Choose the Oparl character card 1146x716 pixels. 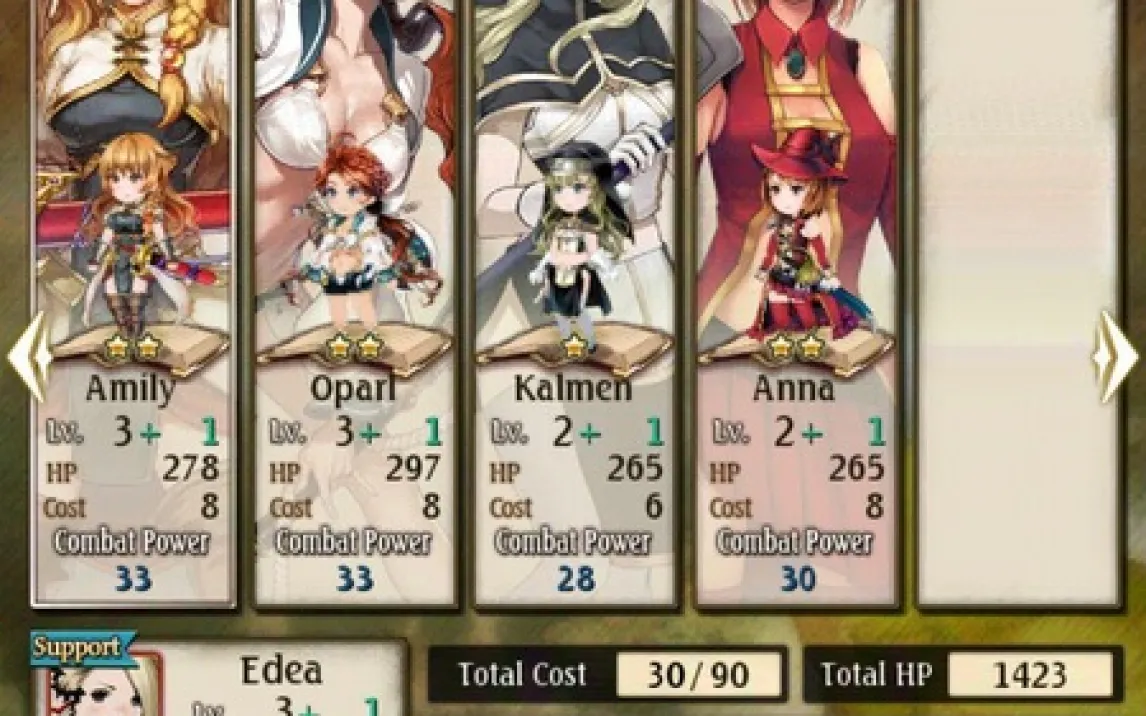pyautogui.click(x=356, y=300)
